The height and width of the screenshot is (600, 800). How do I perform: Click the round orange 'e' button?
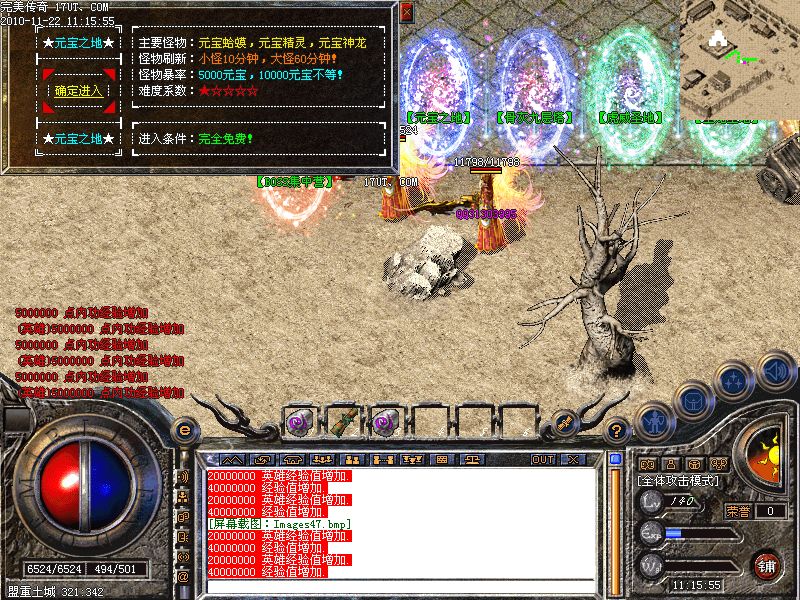[x=184, y=431]
